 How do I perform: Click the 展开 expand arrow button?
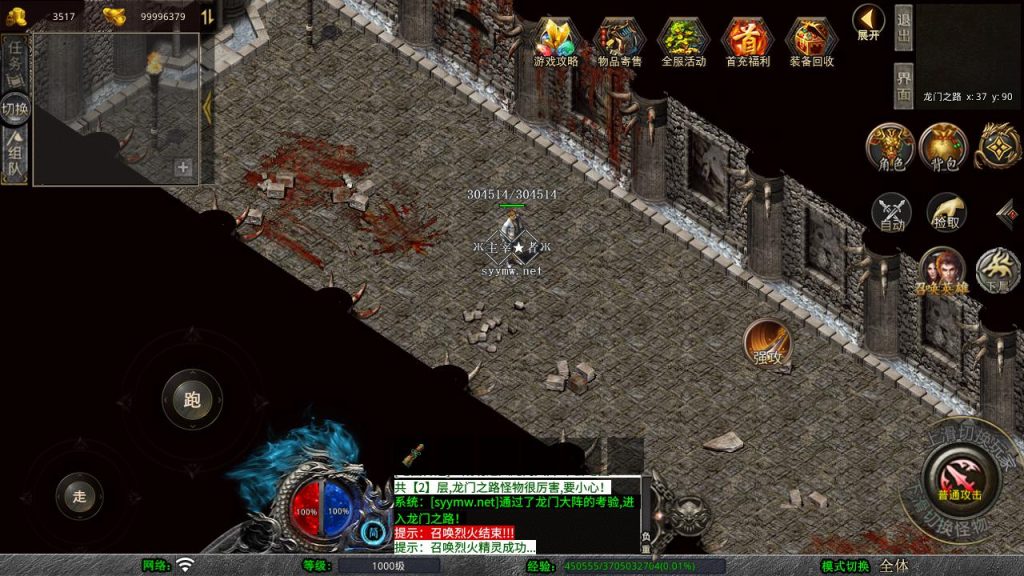pos(867,21)
